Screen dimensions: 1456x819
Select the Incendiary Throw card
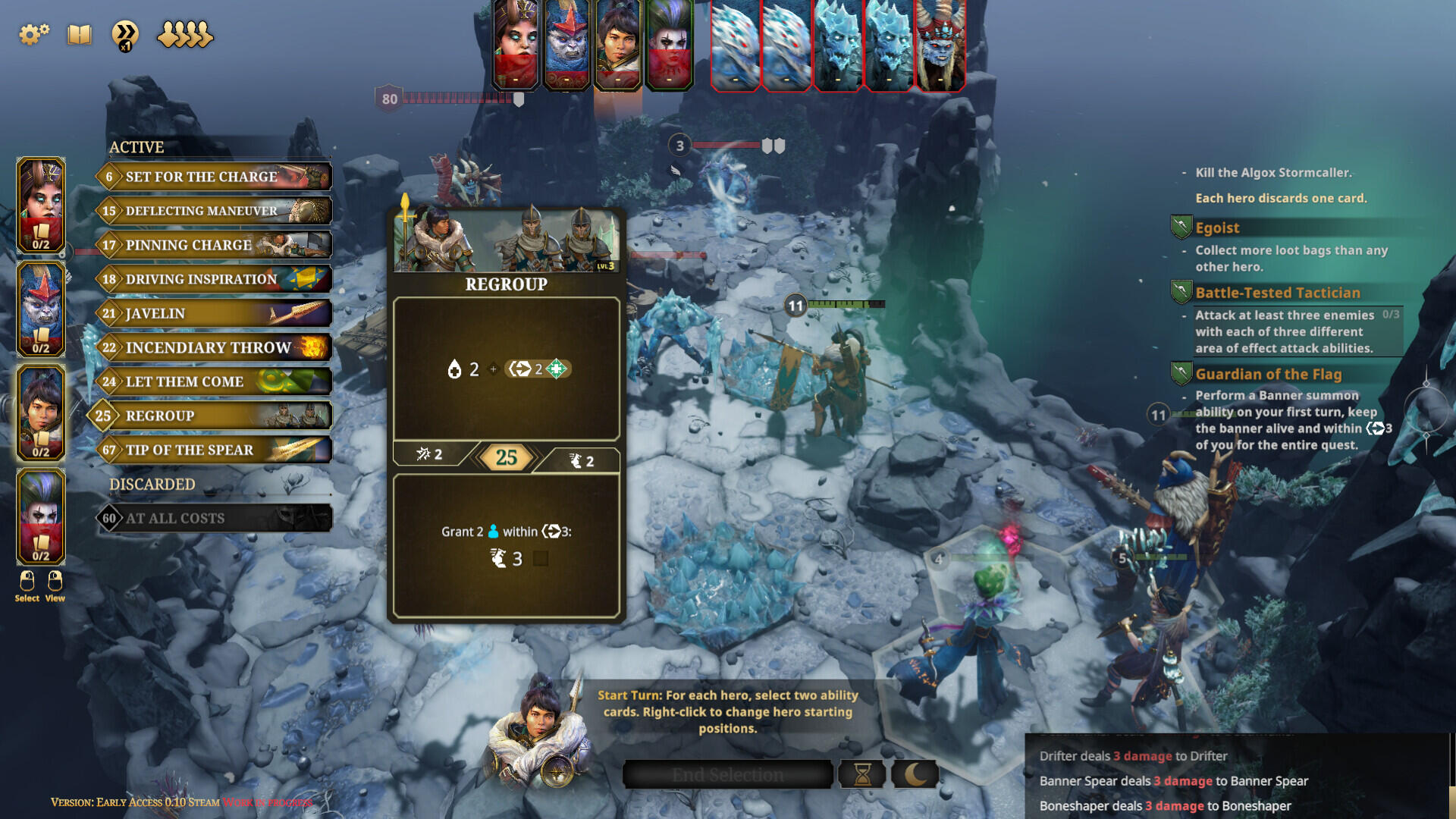[x=215, y=347]
